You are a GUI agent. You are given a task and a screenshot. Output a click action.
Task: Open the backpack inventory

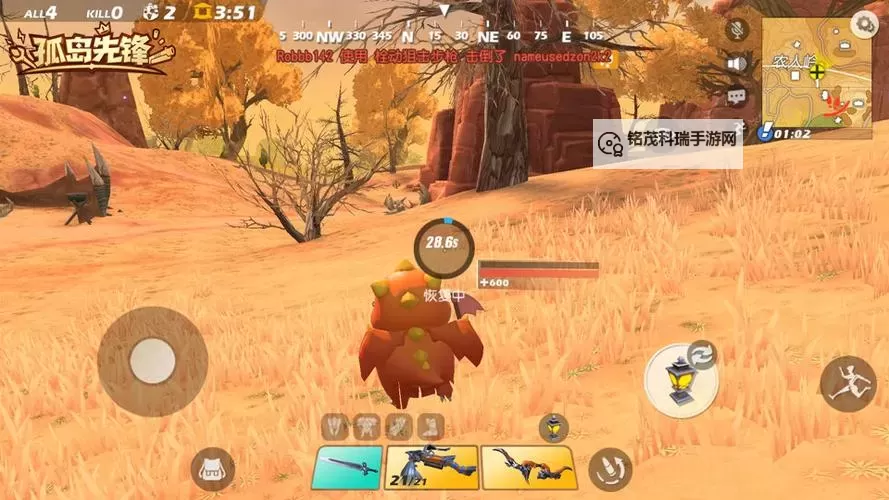[x=212, y=469]
